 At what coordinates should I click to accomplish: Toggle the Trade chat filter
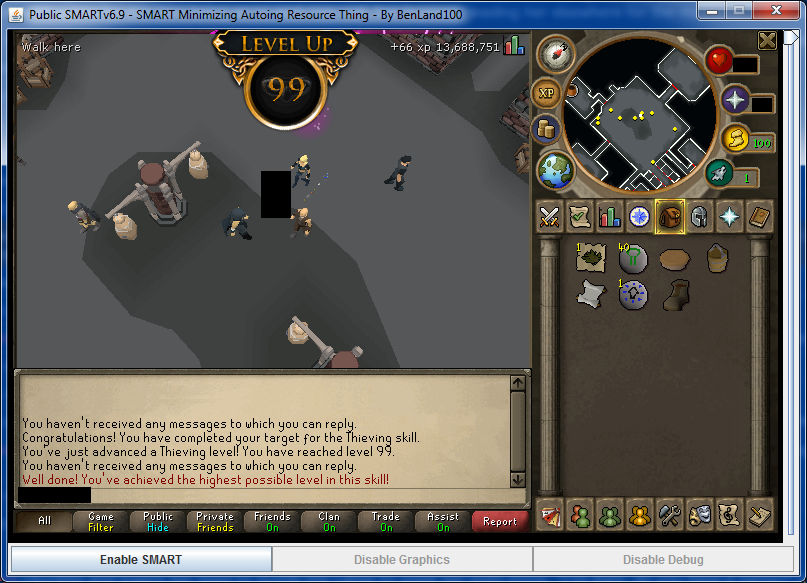[386, 522]
